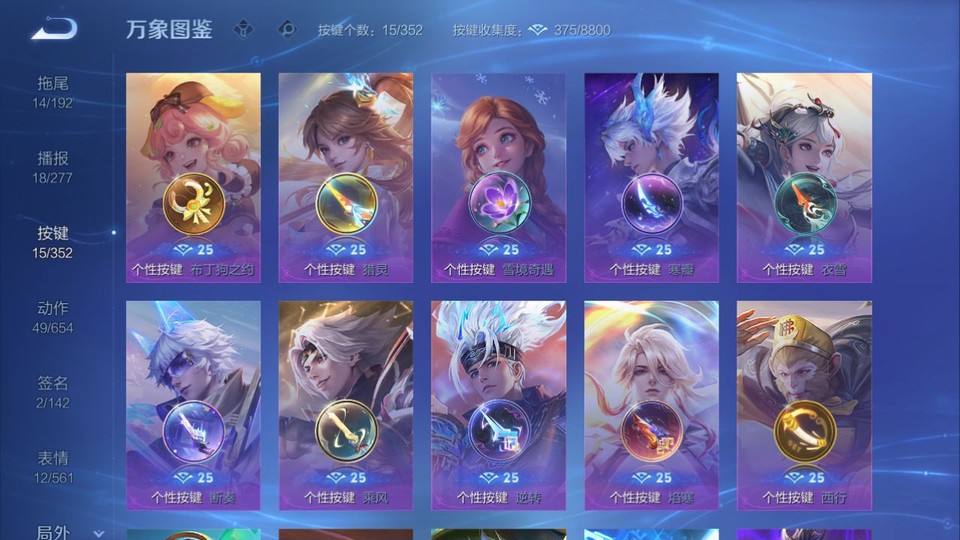Open the 雪境奇遇 button skin card
Viewport: 960px width, 540px height.
tap(498, 177)
